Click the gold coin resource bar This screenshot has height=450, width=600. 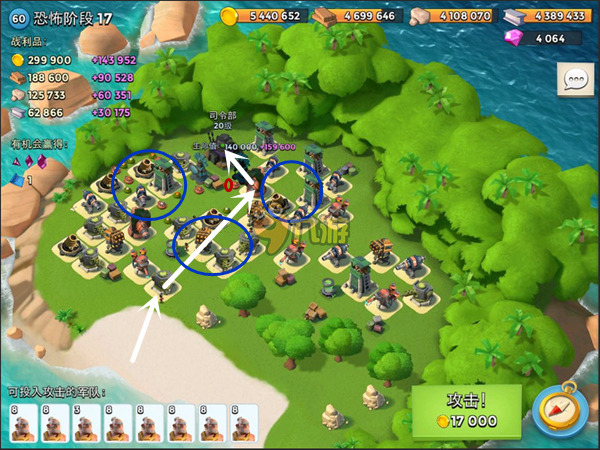coord(262,16)
